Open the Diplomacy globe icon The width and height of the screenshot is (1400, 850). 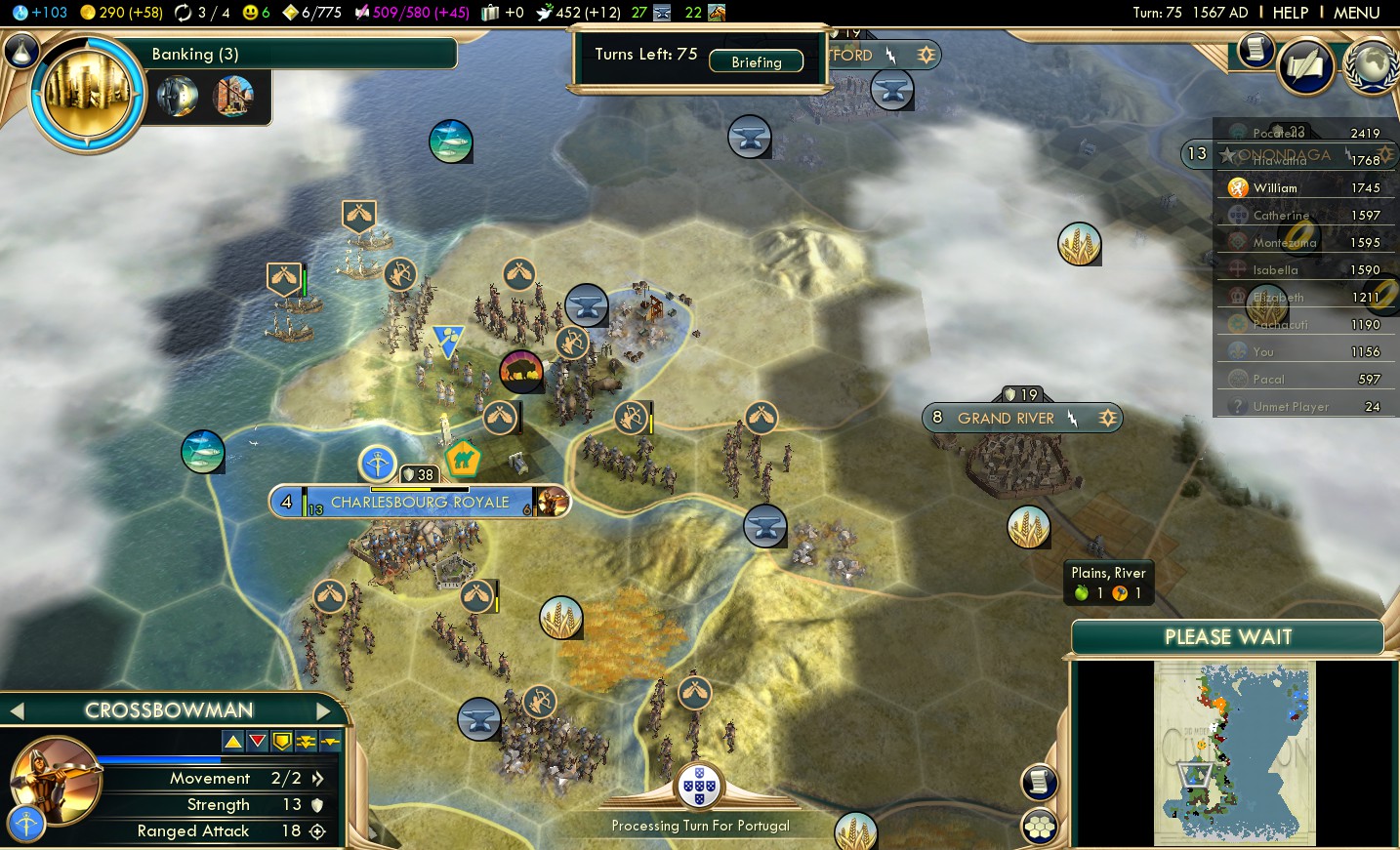click(1372, 66)
